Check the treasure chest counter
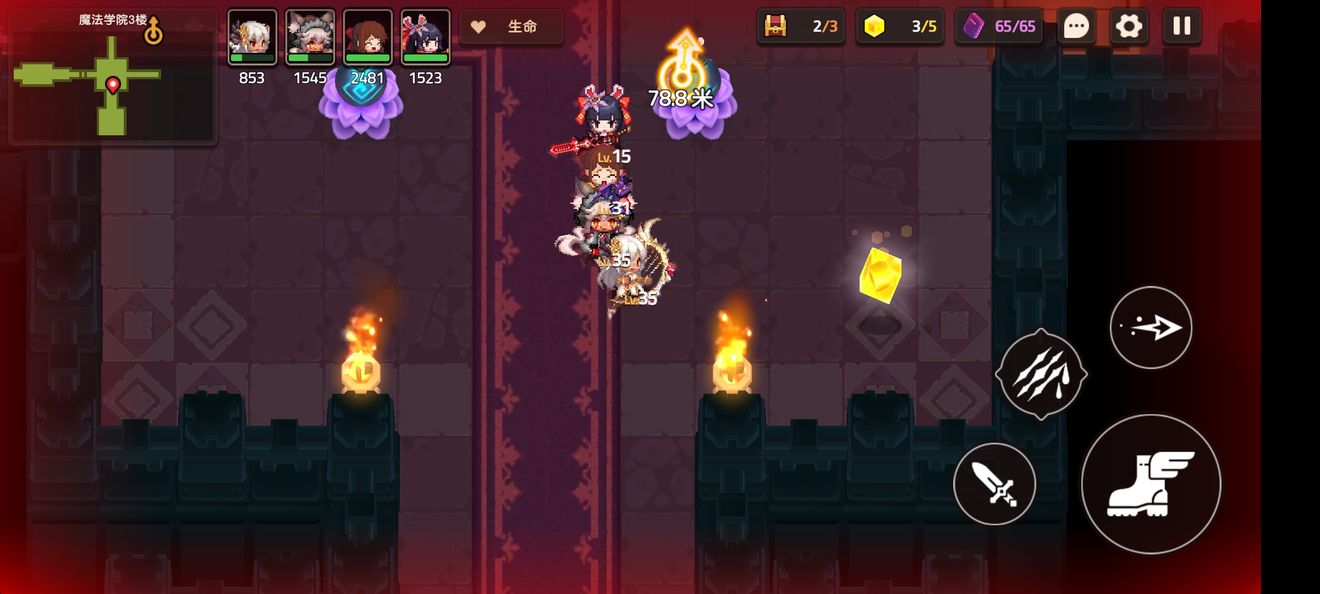This screenshot has height=594, width=1320. pos(801,26)
